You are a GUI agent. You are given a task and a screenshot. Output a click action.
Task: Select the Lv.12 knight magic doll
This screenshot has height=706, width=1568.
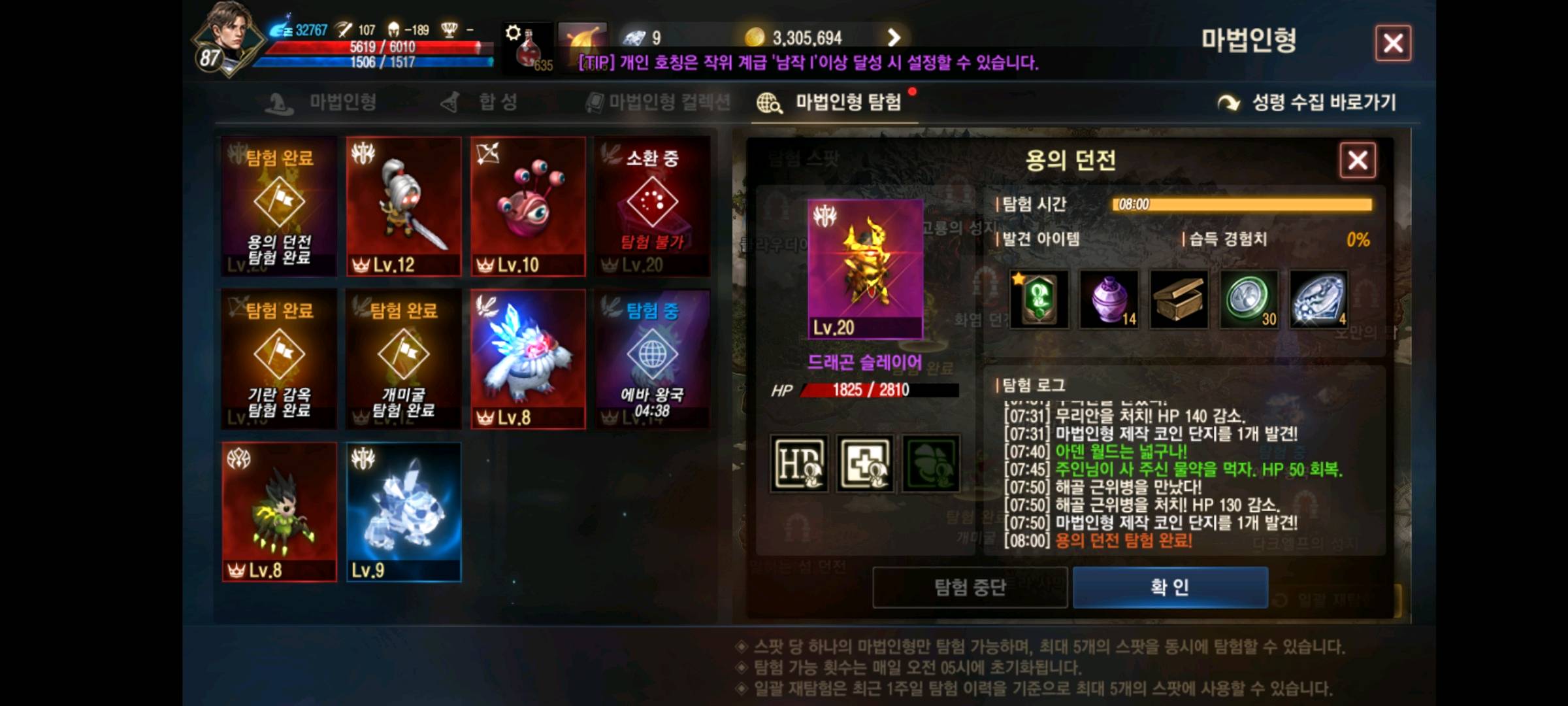pos(404,206)
